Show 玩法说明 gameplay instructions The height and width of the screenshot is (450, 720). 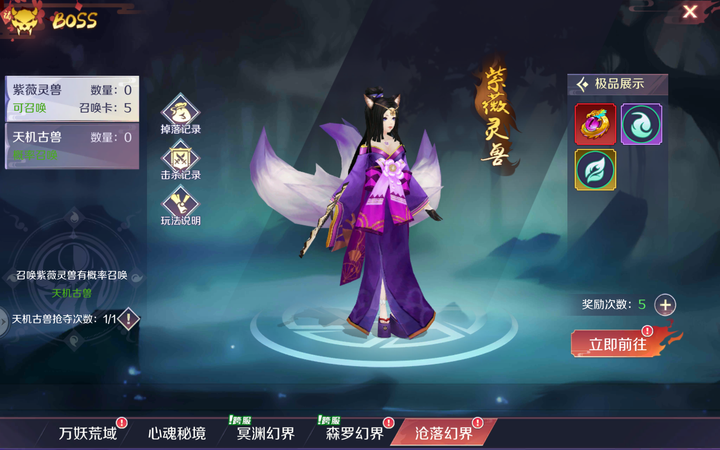(181, 205)
